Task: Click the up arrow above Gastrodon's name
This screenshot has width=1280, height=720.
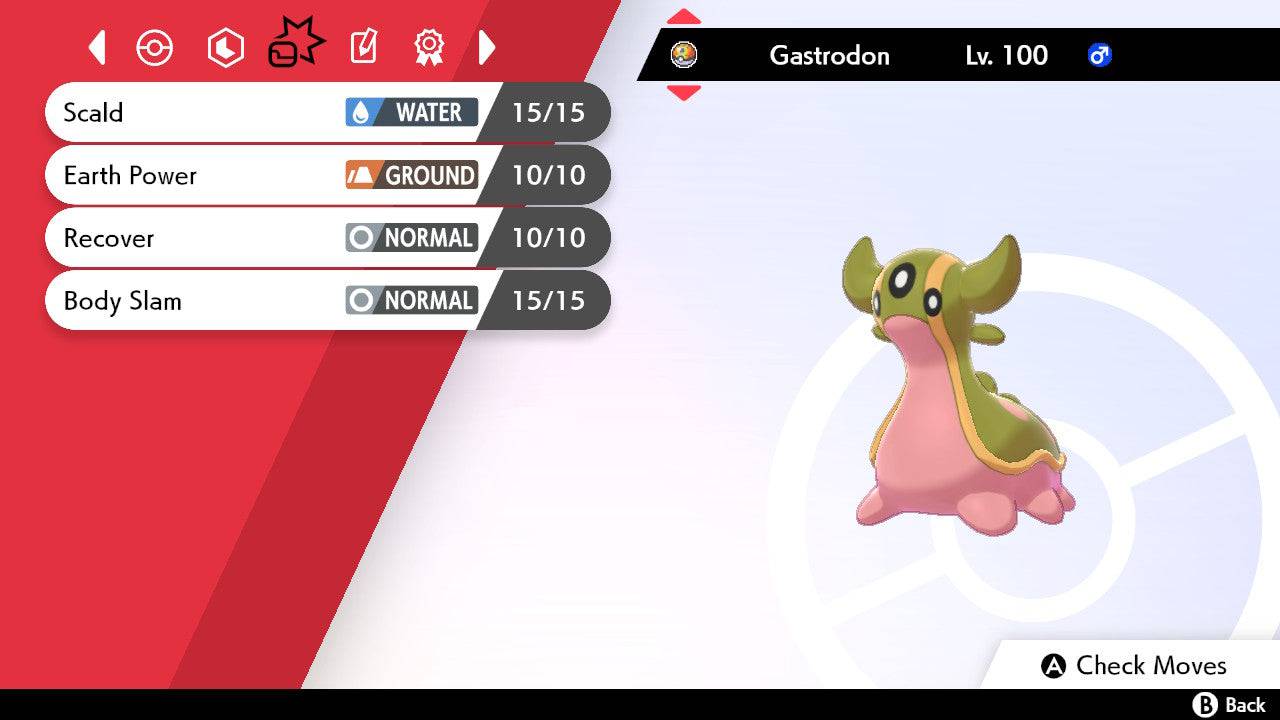Action: click(684, 17)
